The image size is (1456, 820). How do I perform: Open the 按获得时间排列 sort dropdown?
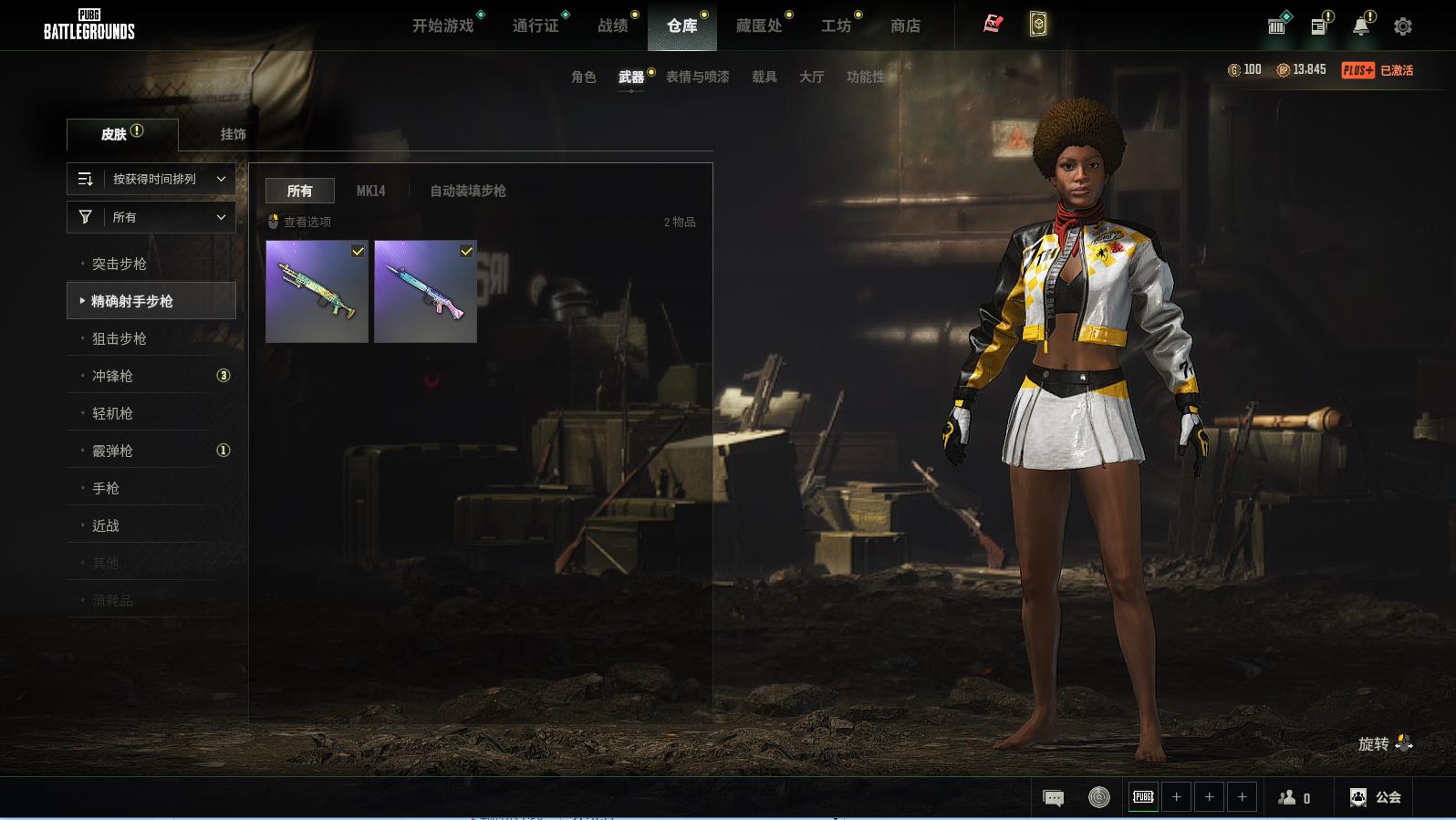(x=151, y=179)
